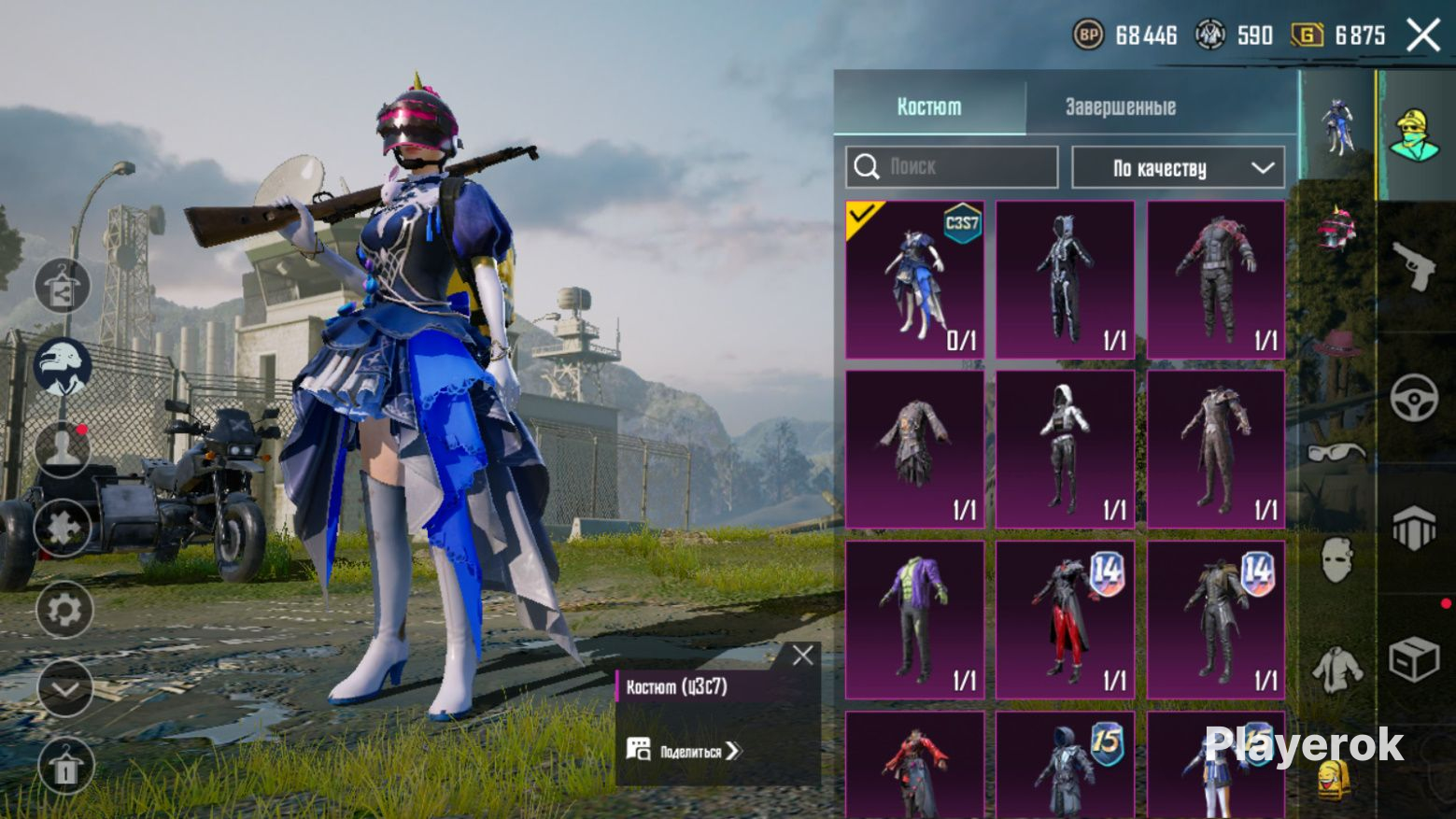This screenshot has width=1456, height=819.
Task: Open the gear settings icon on left
Action: tap(64, 611)
